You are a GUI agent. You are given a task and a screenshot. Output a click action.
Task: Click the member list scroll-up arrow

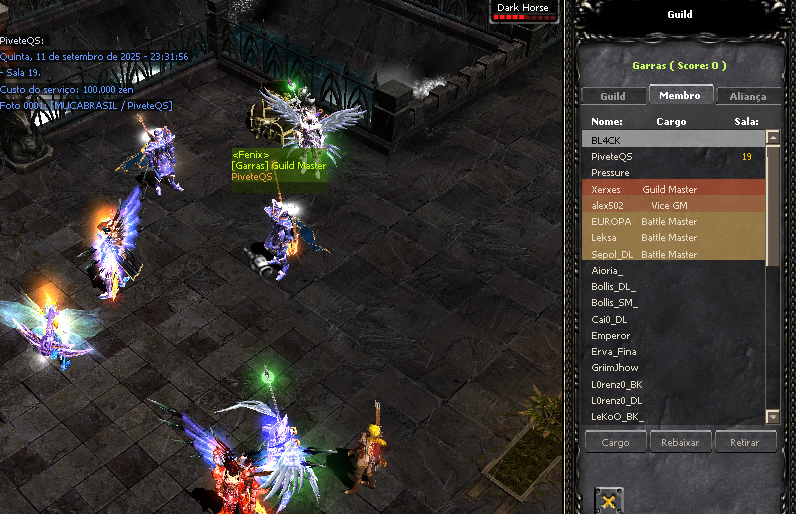[x=772, y=139]
